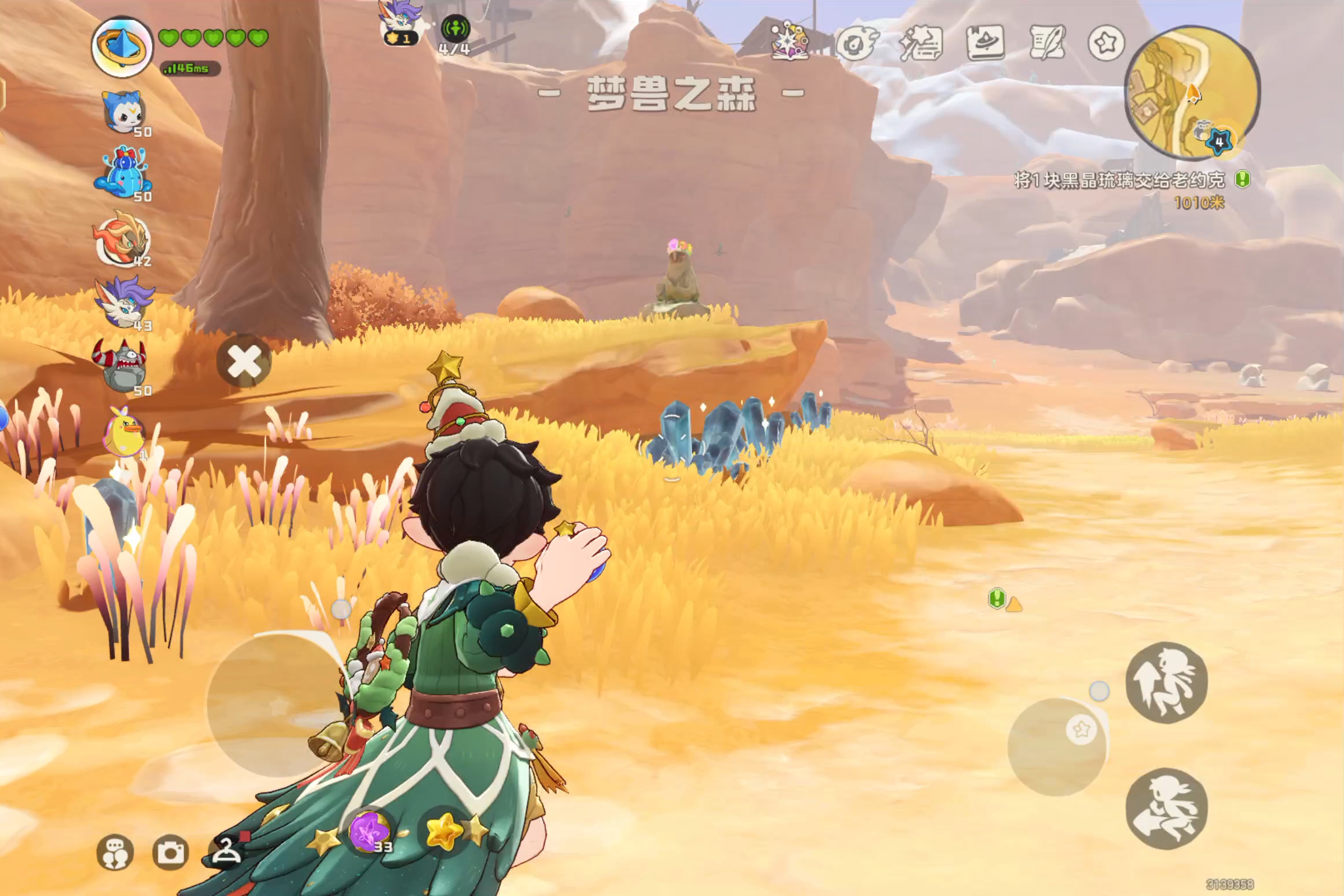Image resolution: width=1344 pixels, height=896 pixels.
Task: Select the blue cat pet portrait
Action: pyautogui.click(x=124, y=112)
